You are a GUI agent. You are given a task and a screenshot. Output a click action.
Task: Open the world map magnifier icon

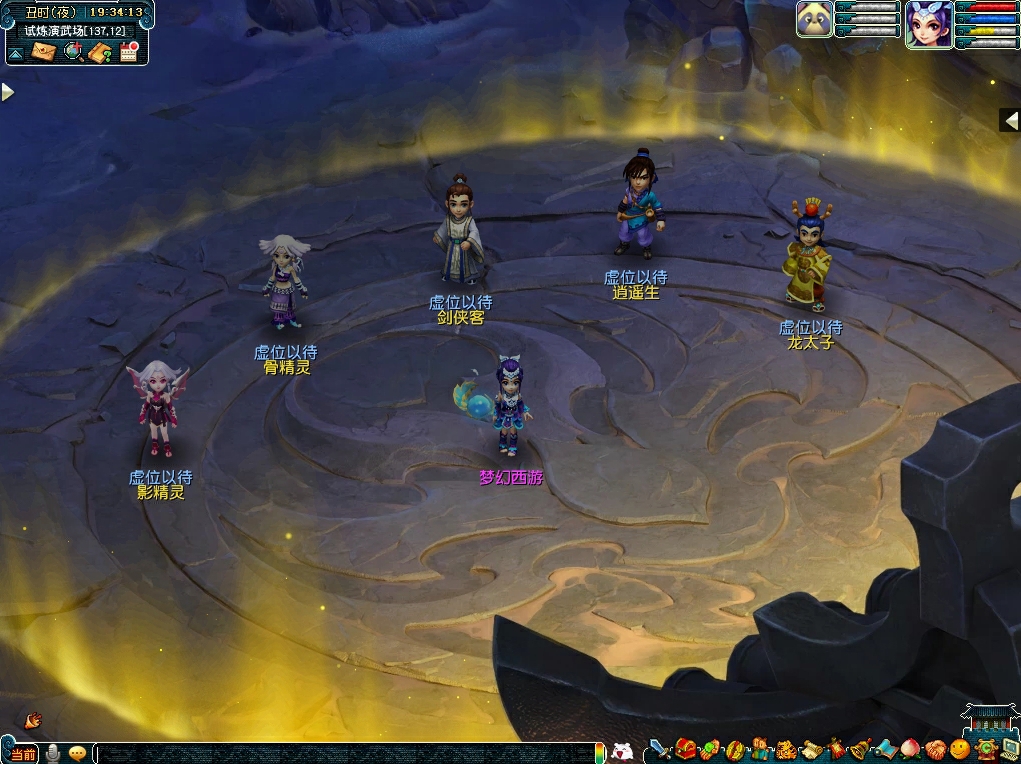pos(72,51)
